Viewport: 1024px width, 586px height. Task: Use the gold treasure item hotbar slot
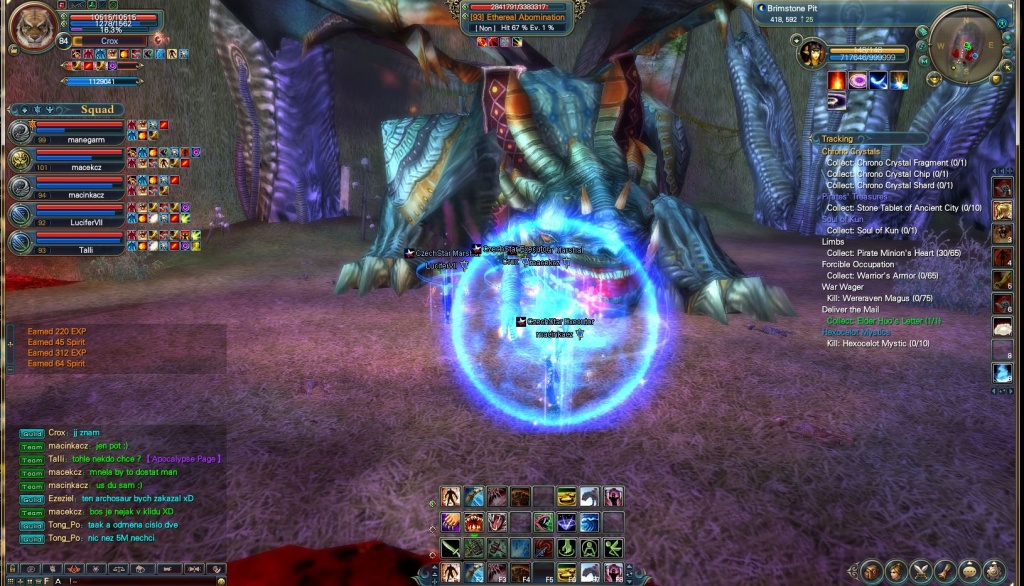point(567,497)
